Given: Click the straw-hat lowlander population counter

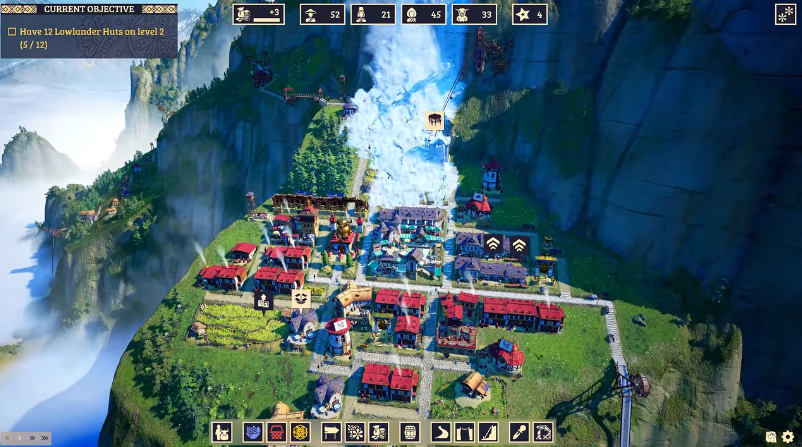Looking at the screenshot, I should (x=324, y=14).
